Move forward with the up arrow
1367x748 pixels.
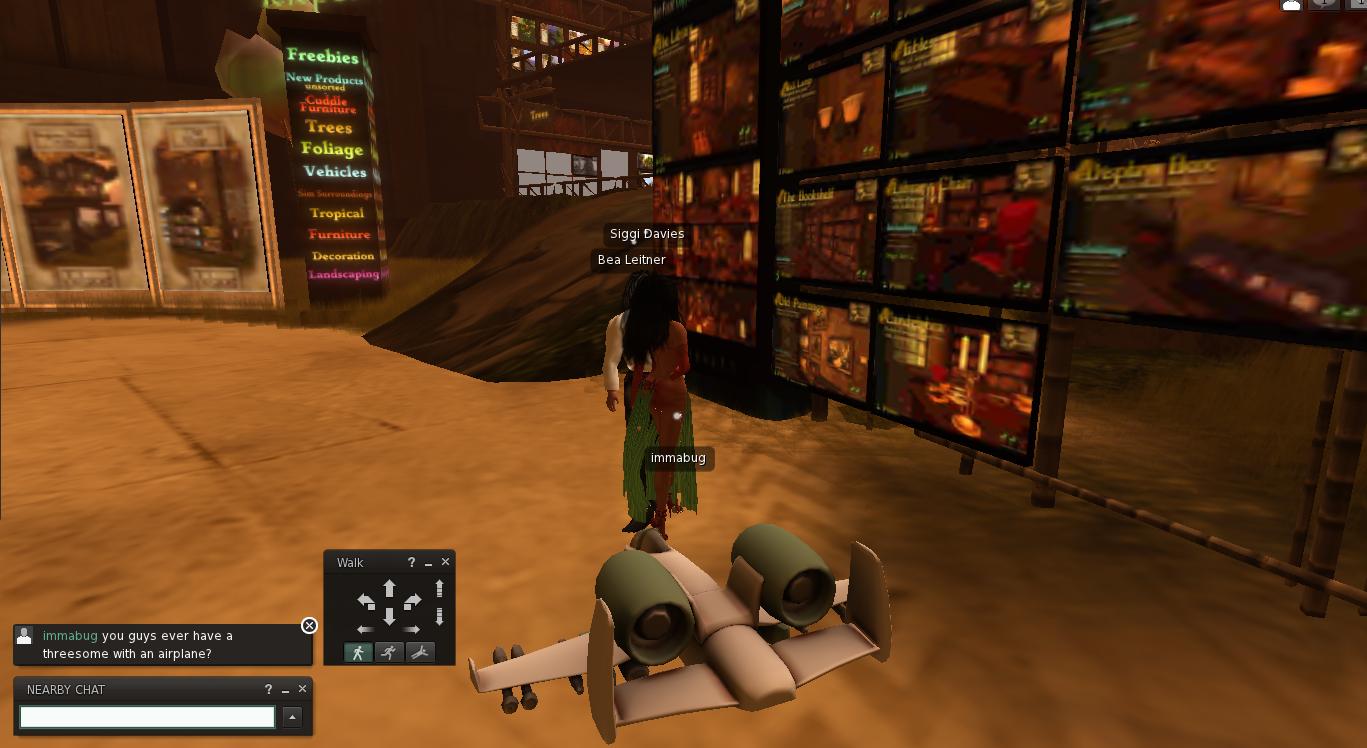(x=389, y=588)
